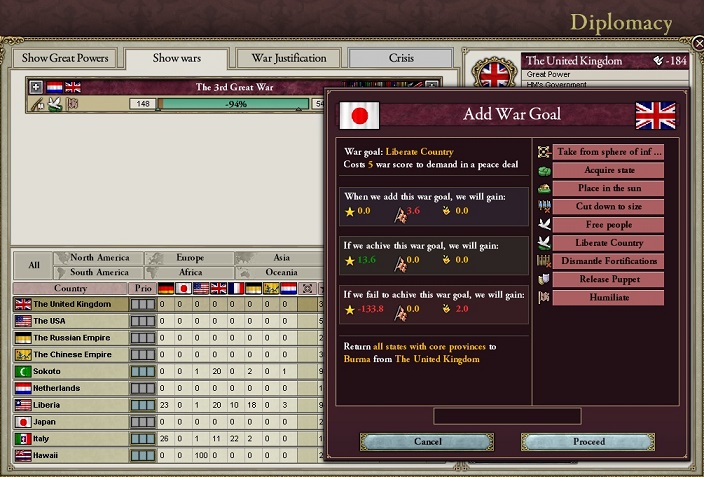Proceed with the selected war goal
This screenshot has height=477, width=704.
pos(588,441)
